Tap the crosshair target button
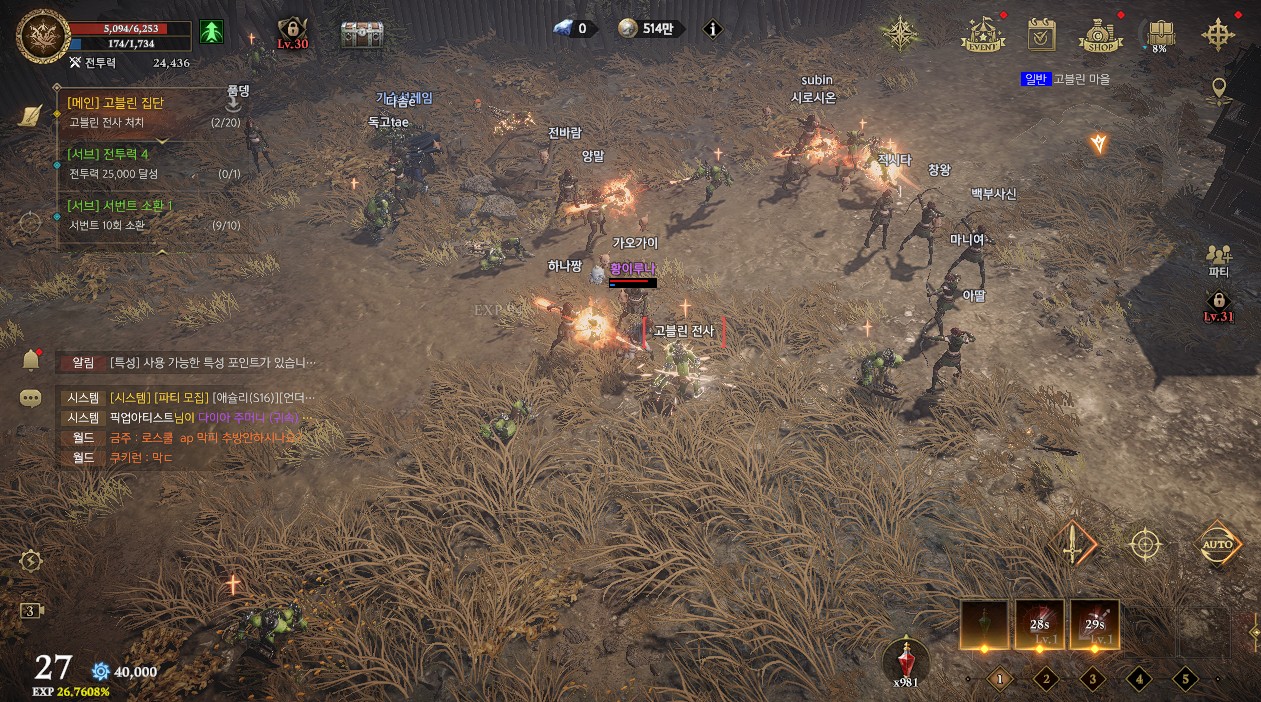The image size is (1261, 702). (1145, 545)
